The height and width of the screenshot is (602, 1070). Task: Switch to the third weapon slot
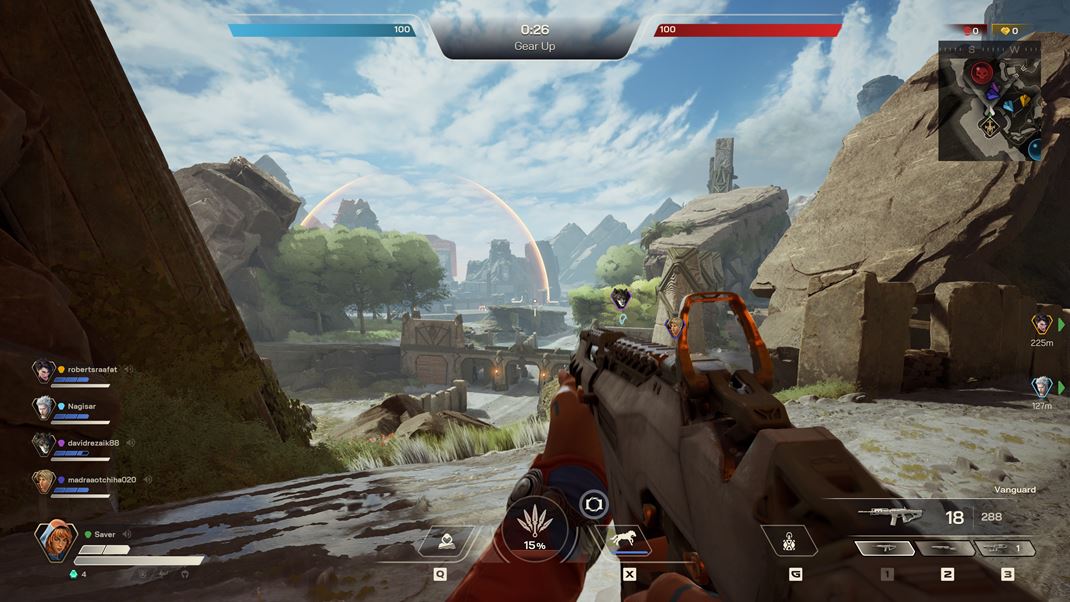(1005, 548)
